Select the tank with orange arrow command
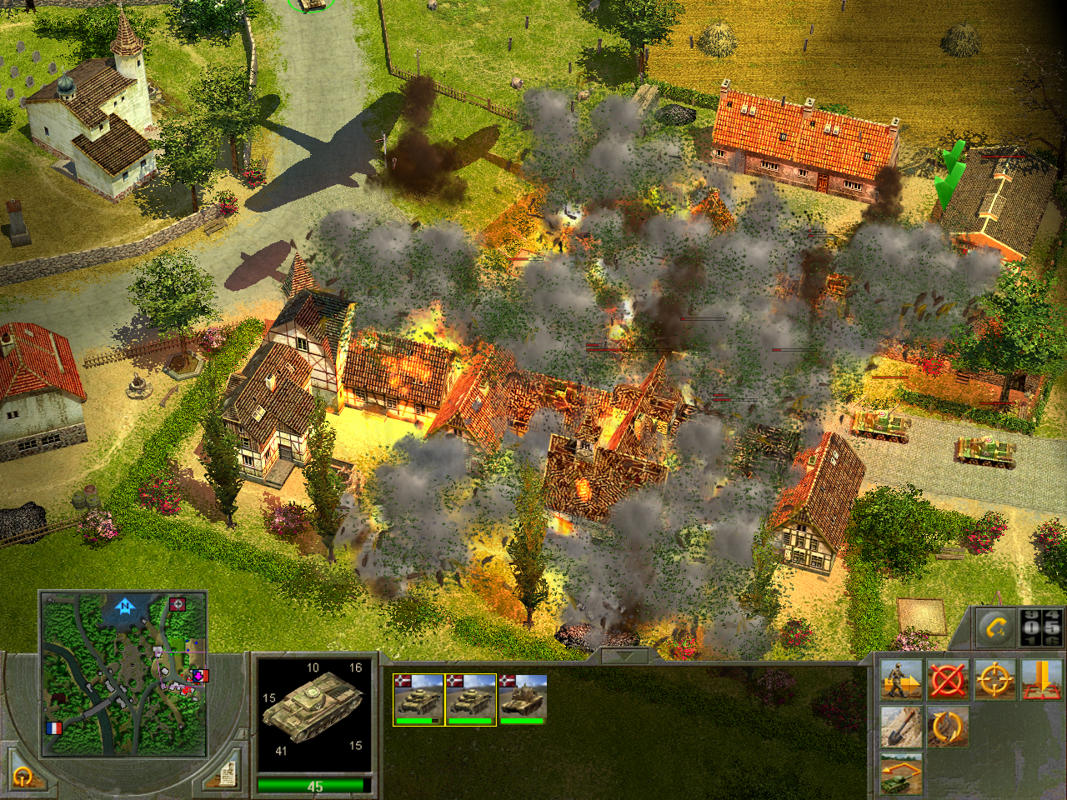This screenshot has height=800, width=1067. point(901,772)
